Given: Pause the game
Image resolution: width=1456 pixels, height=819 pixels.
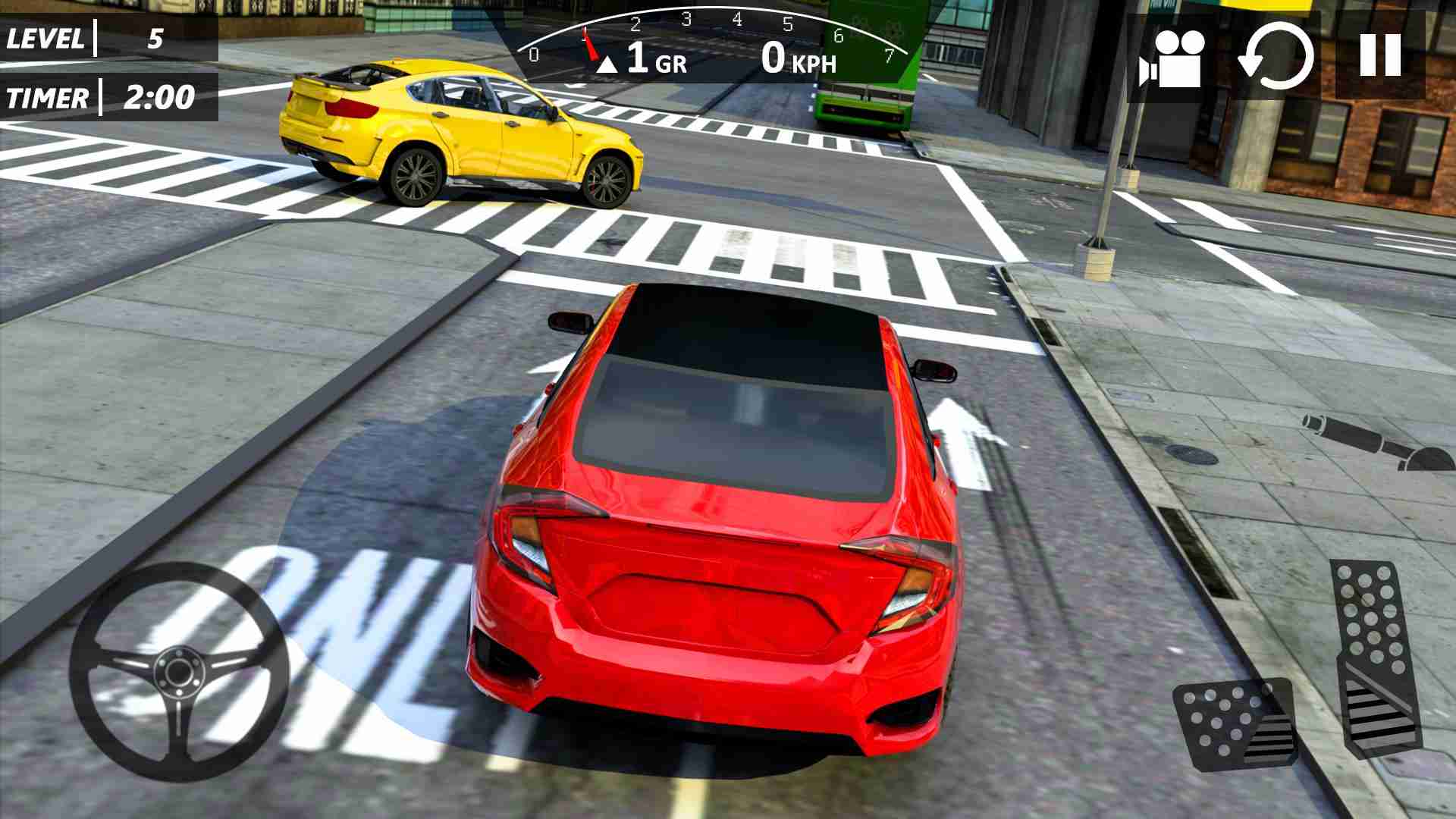Looking at the screenshot, I should (1382, 53).
